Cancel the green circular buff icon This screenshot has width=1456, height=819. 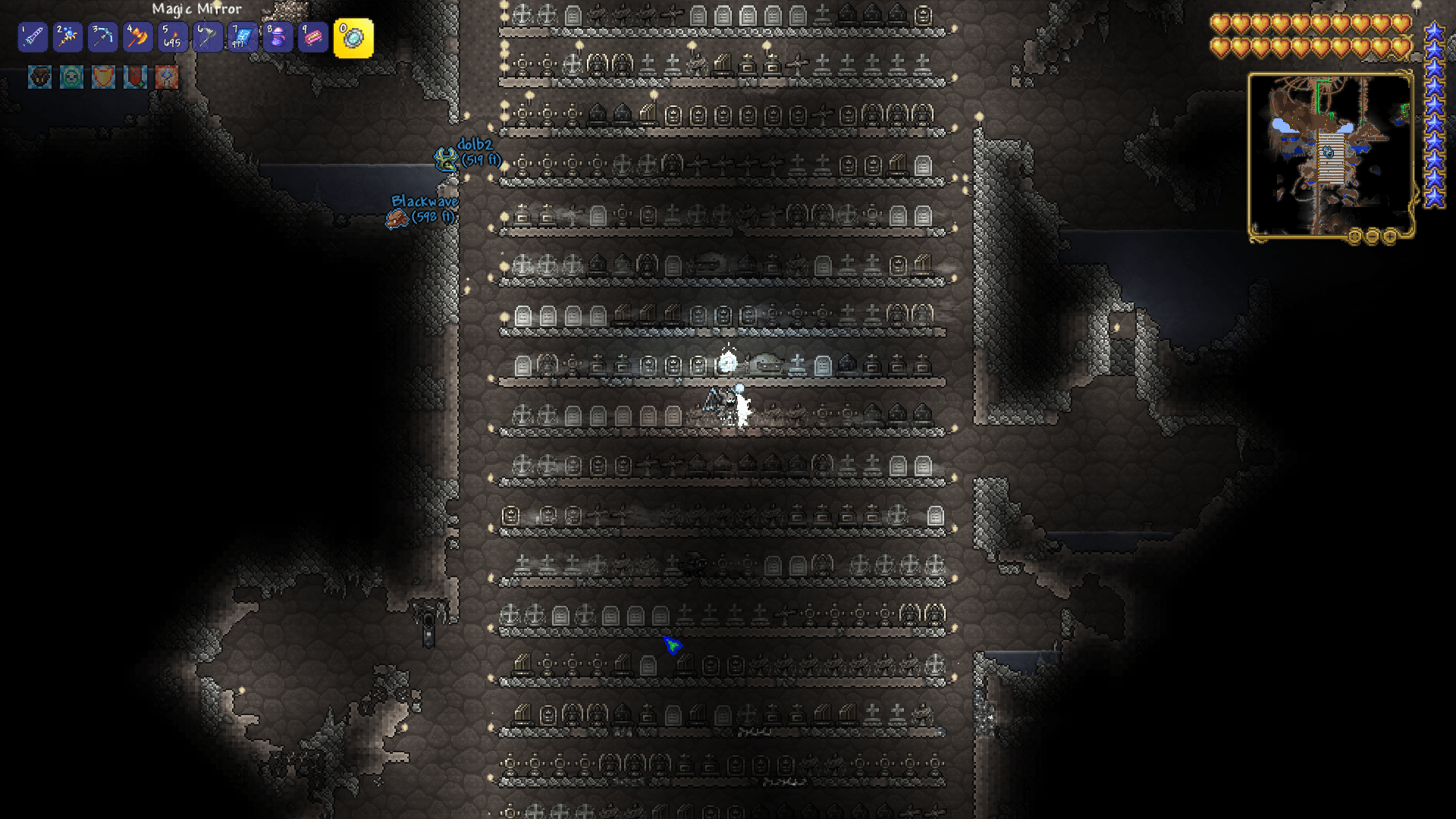tap(70, 78)
